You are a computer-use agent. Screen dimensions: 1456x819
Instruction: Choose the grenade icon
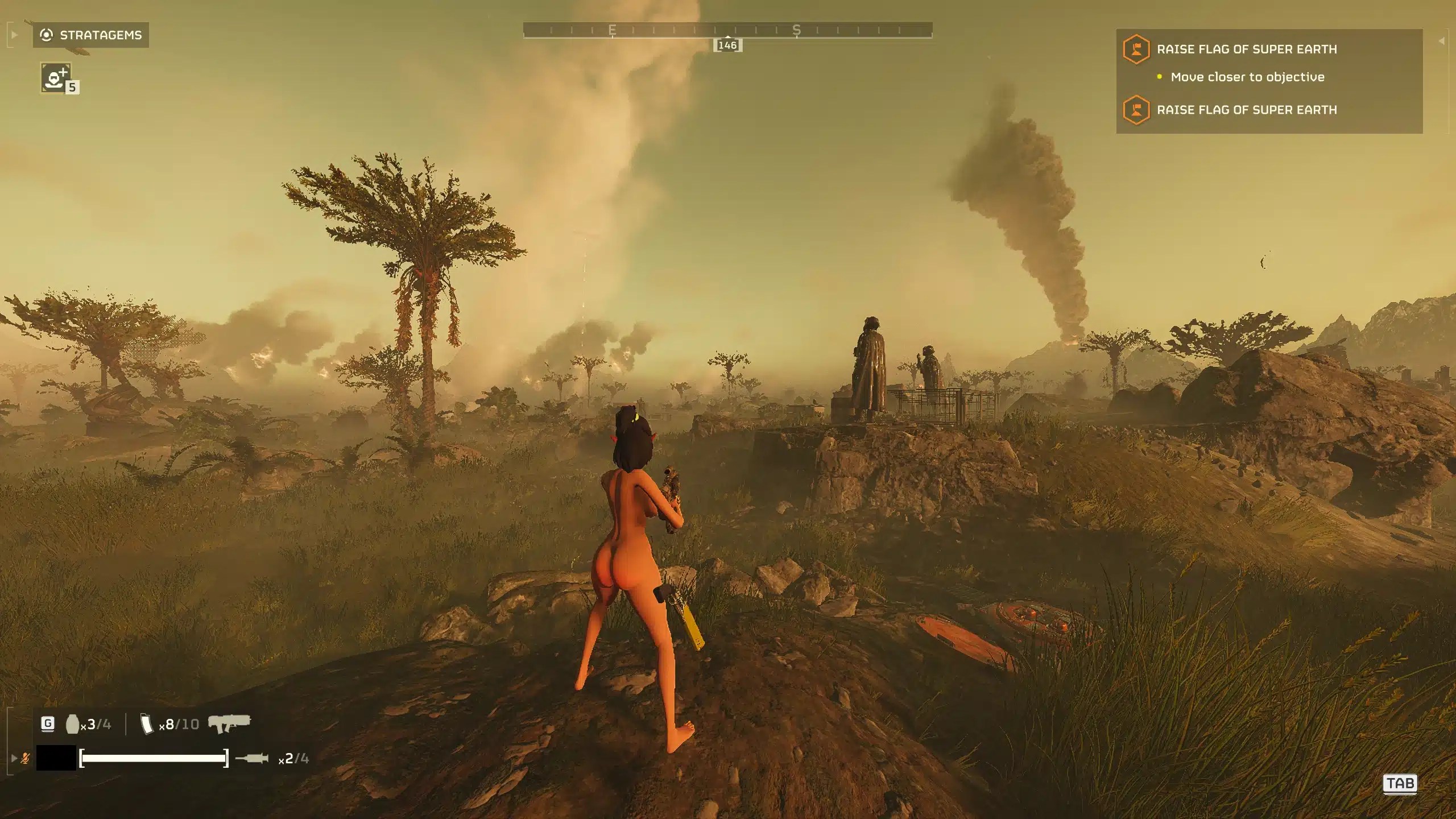[72, 725]
